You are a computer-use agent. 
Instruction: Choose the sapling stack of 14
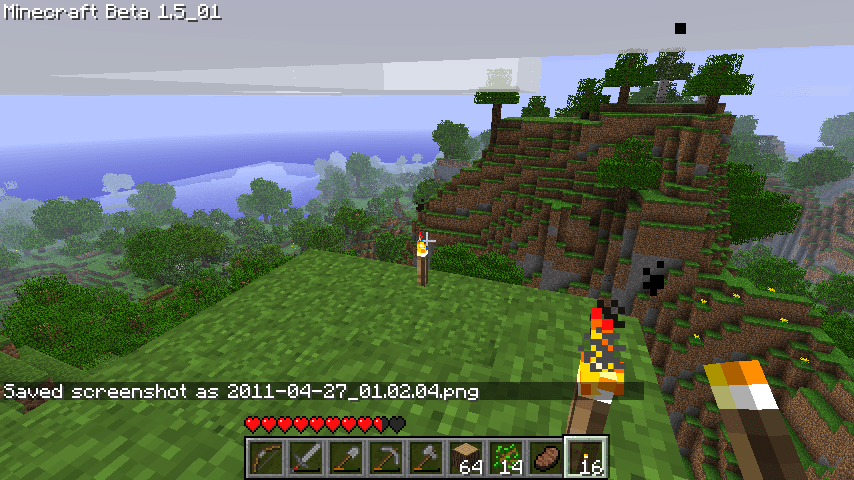tap(505, 458)
